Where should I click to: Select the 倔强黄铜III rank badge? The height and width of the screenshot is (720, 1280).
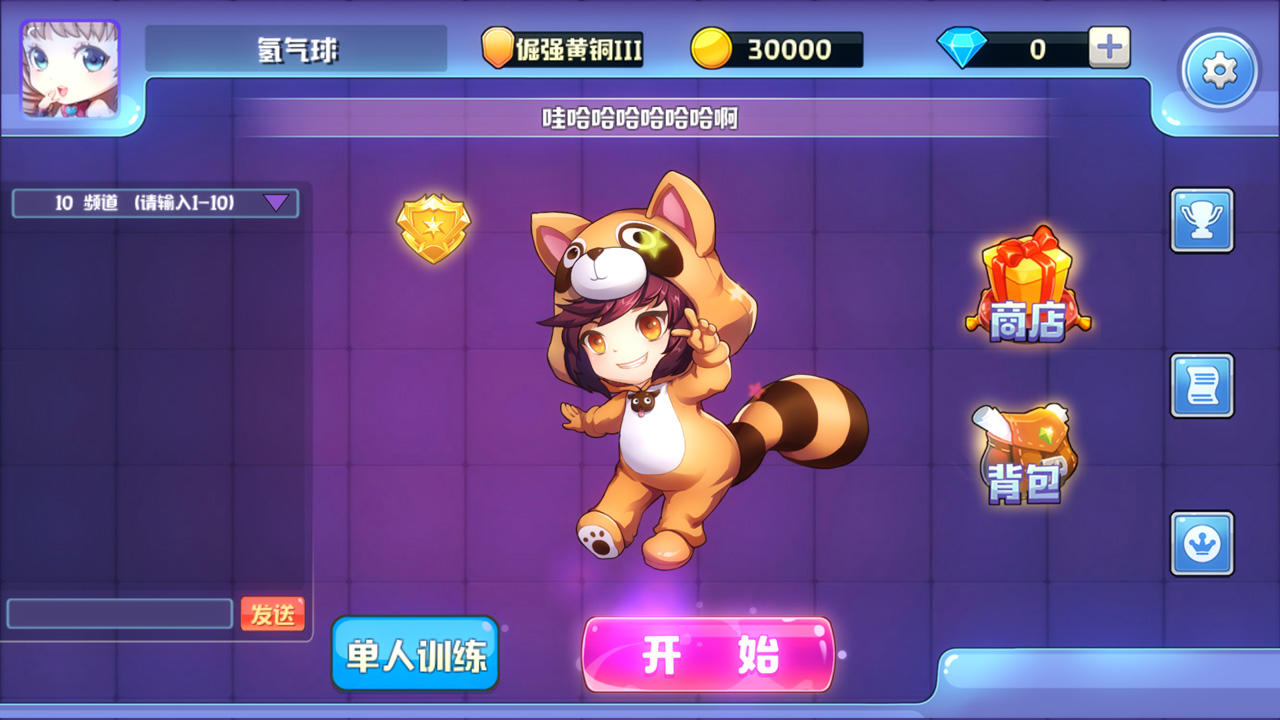click(x=560, y=45)
